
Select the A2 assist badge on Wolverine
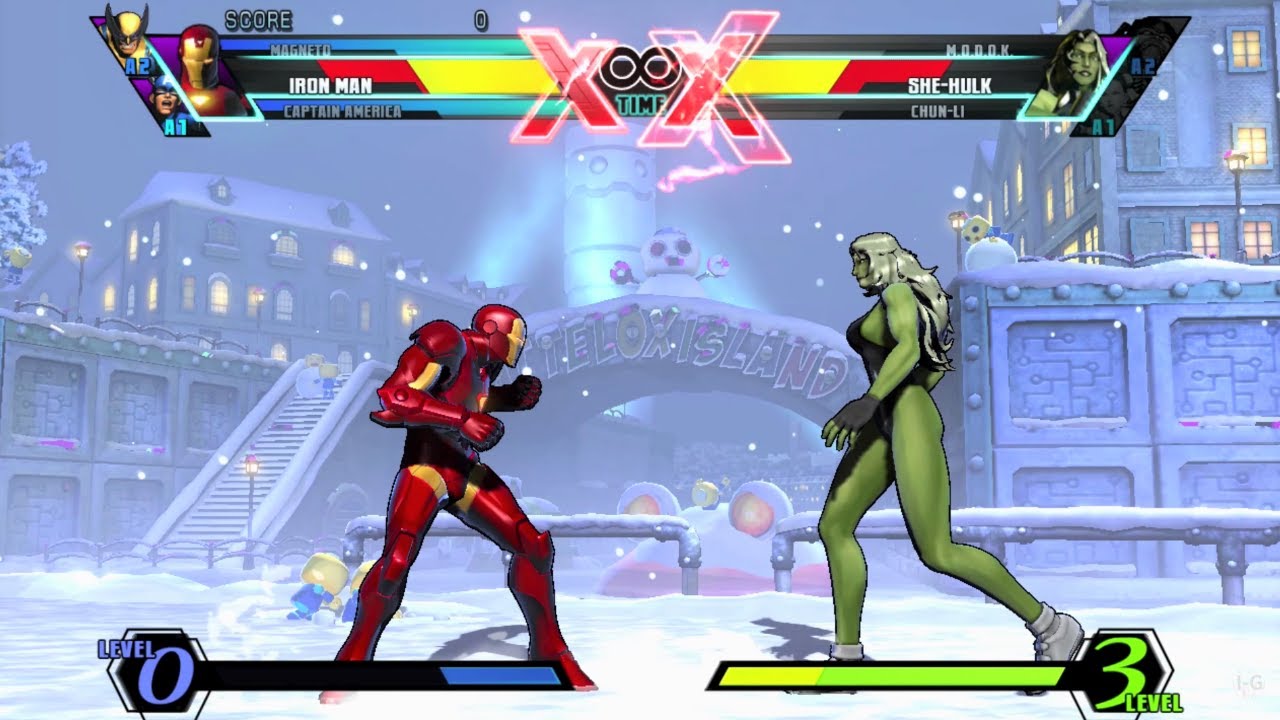[138, 64]
